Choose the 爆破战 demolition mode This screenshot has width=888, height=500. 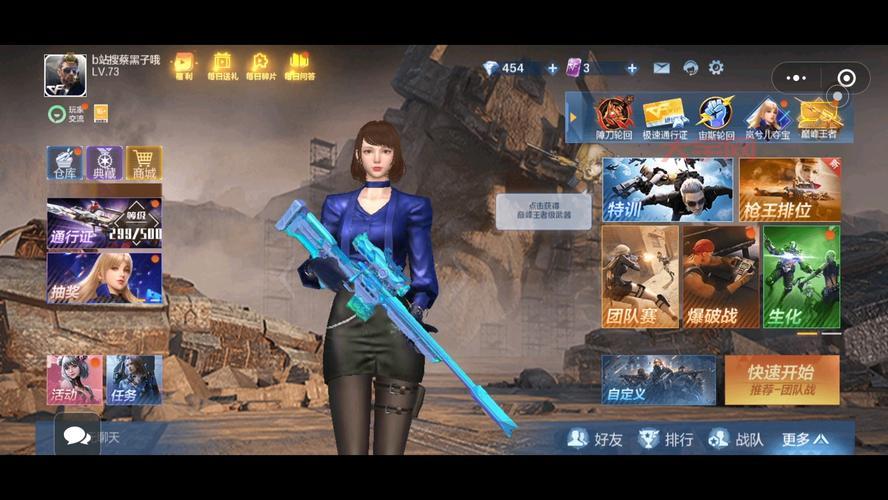tap(720, 277)
